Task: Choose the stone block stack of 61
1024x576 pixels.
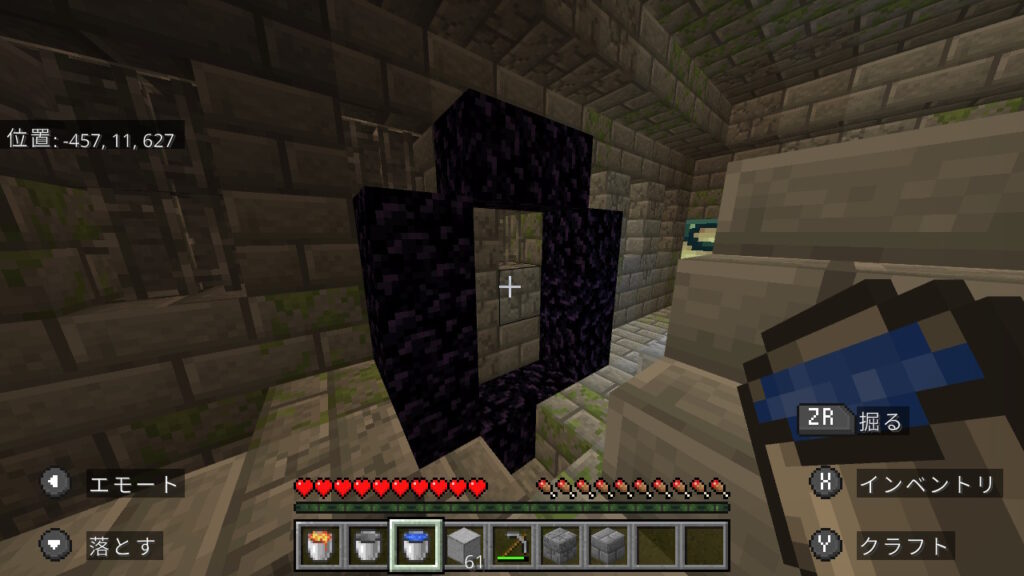Action: pos(463,545)
